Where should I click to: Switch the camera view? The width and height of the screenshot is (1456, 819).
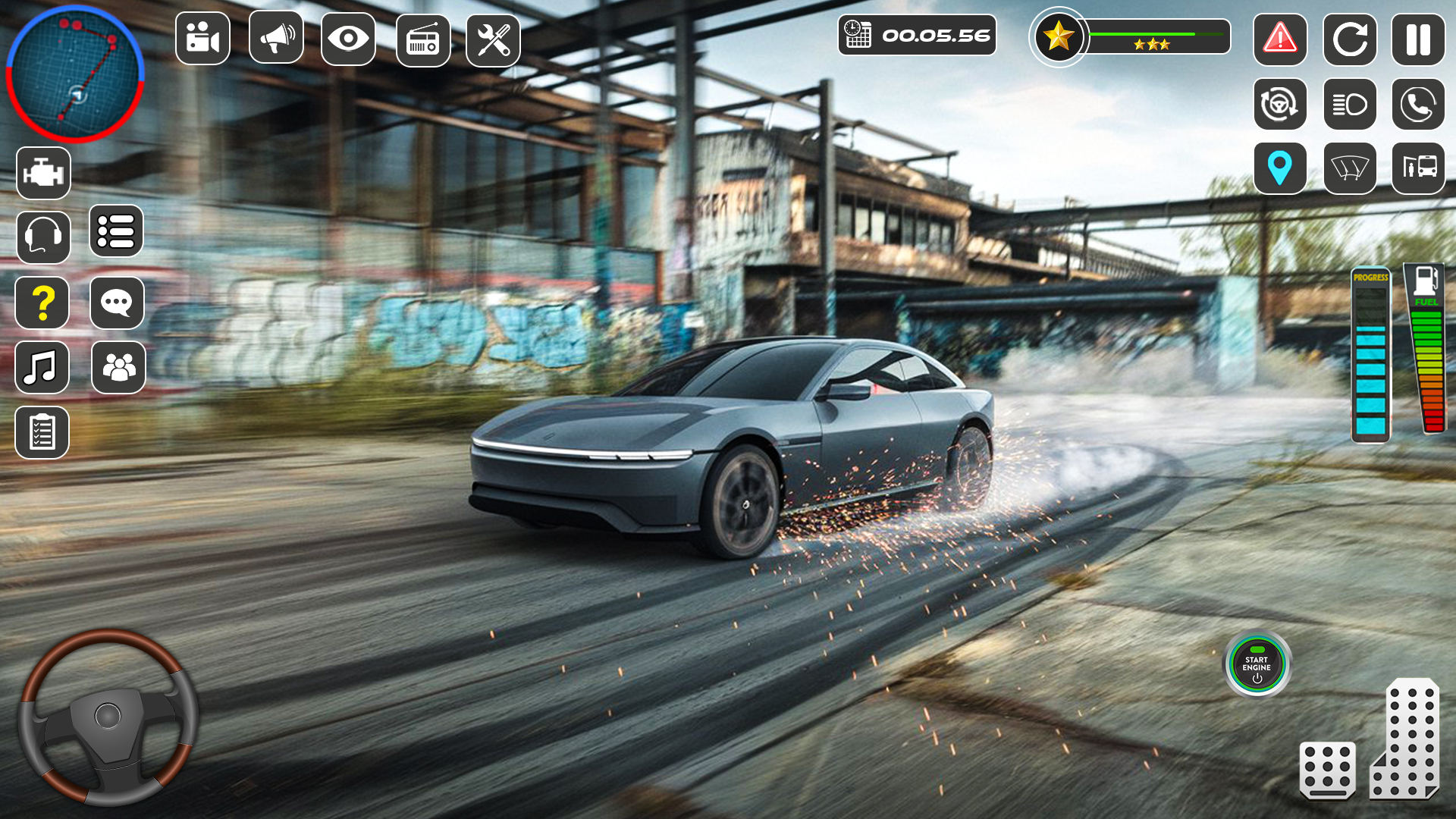202,39
